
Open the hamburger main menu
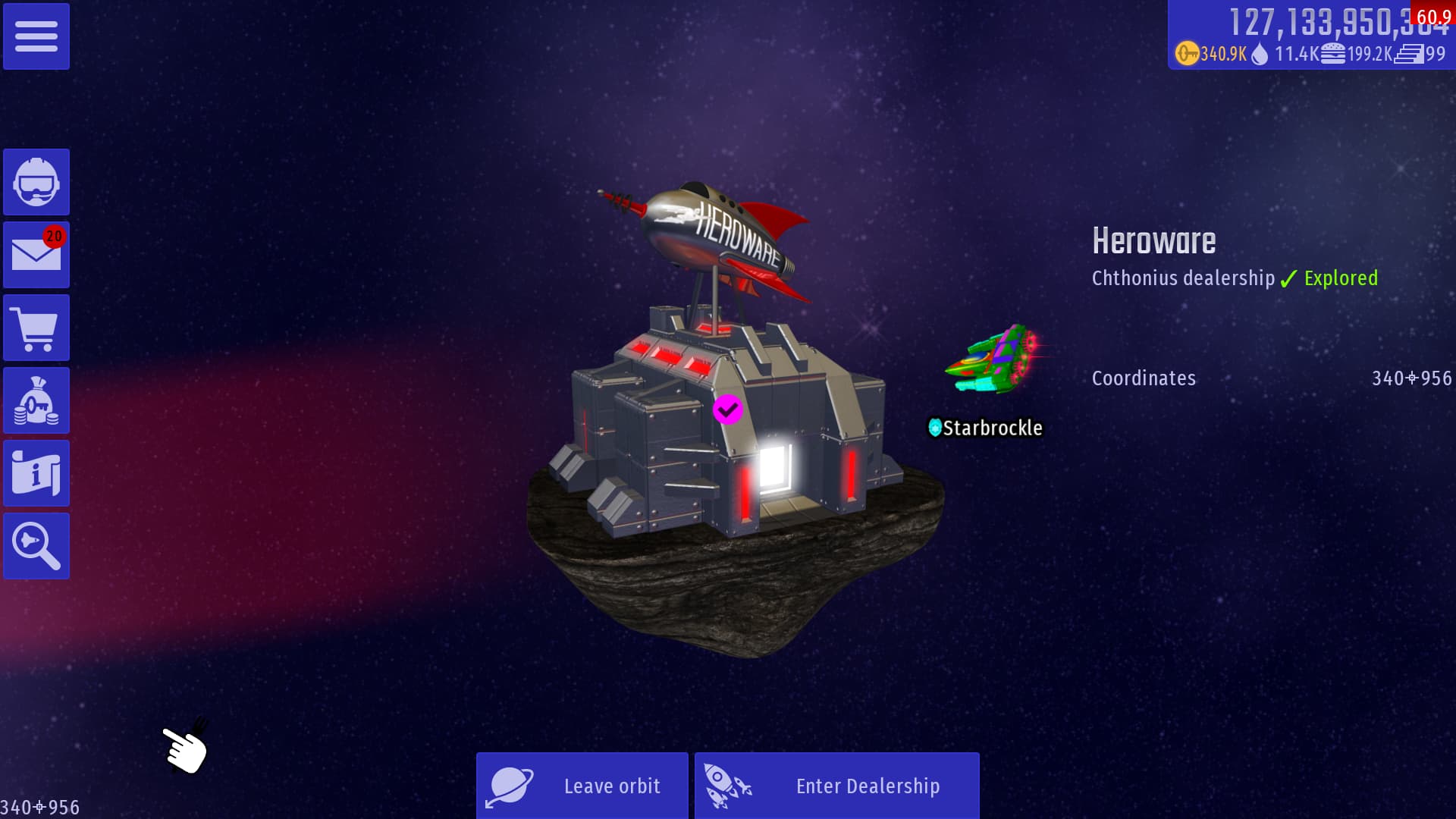36,36
